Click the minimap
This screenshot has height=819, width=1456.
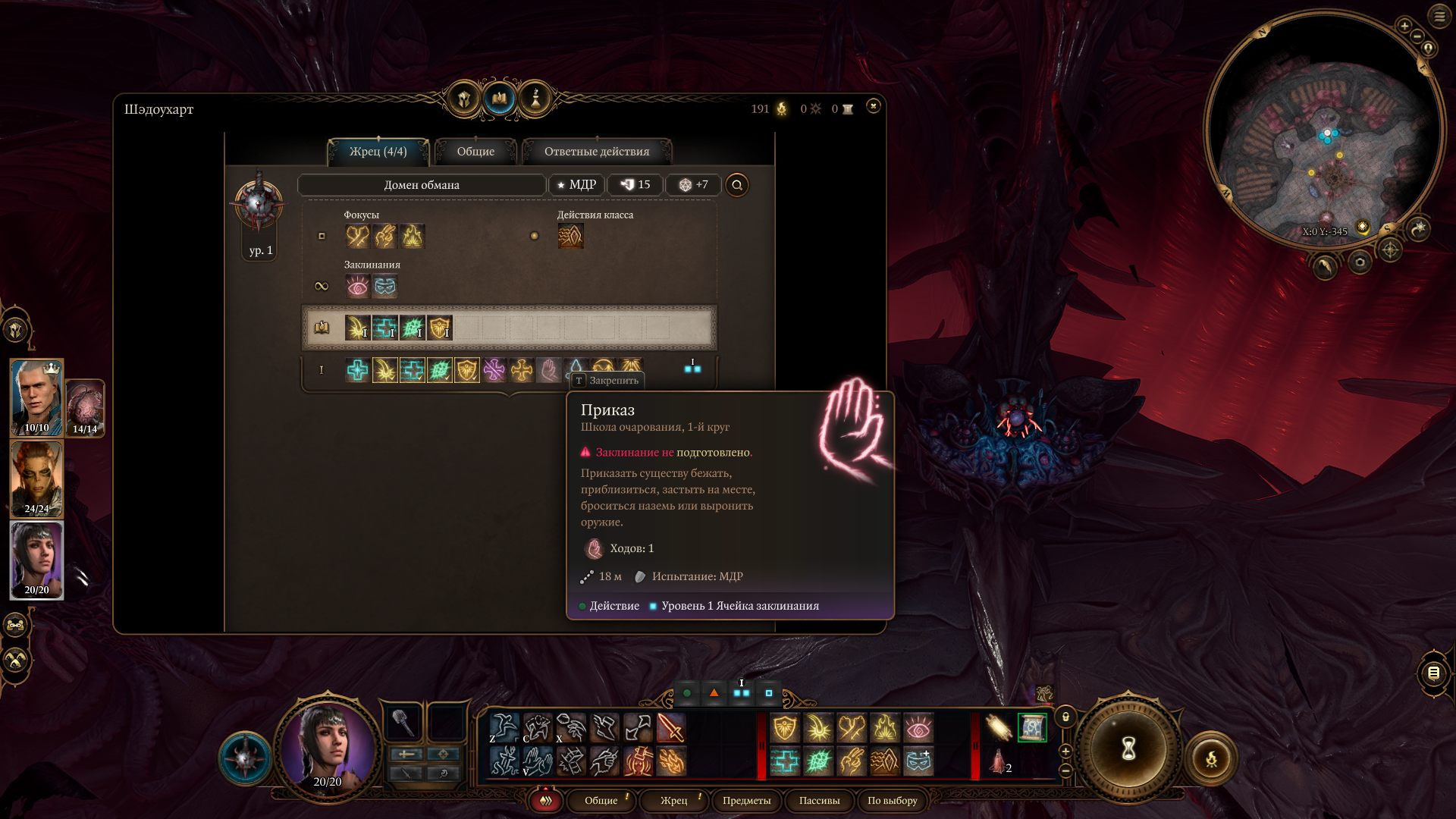1323,130
